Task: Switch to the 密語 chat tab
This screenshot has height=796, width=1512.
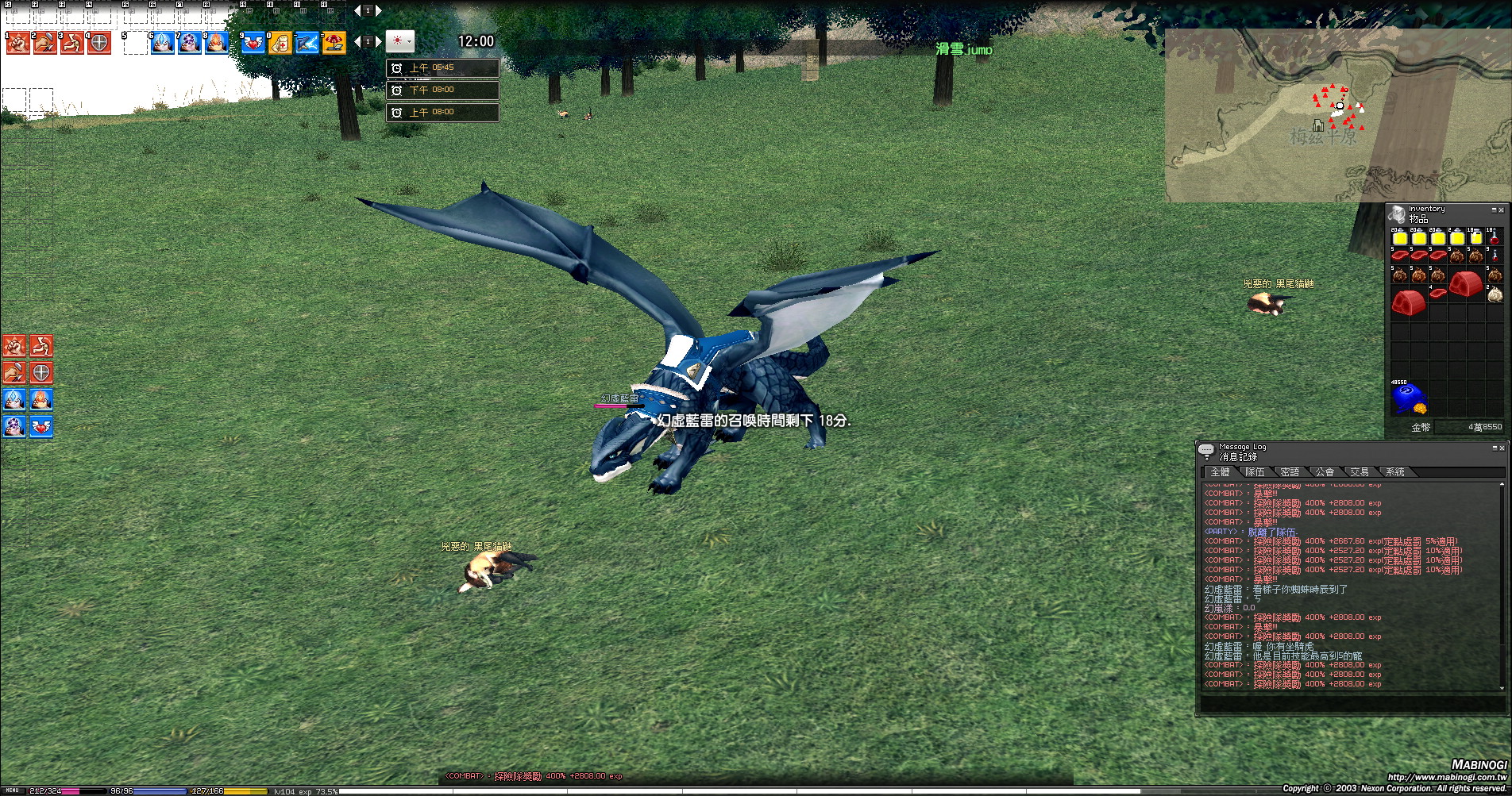Action: (x=1290, y=472)
